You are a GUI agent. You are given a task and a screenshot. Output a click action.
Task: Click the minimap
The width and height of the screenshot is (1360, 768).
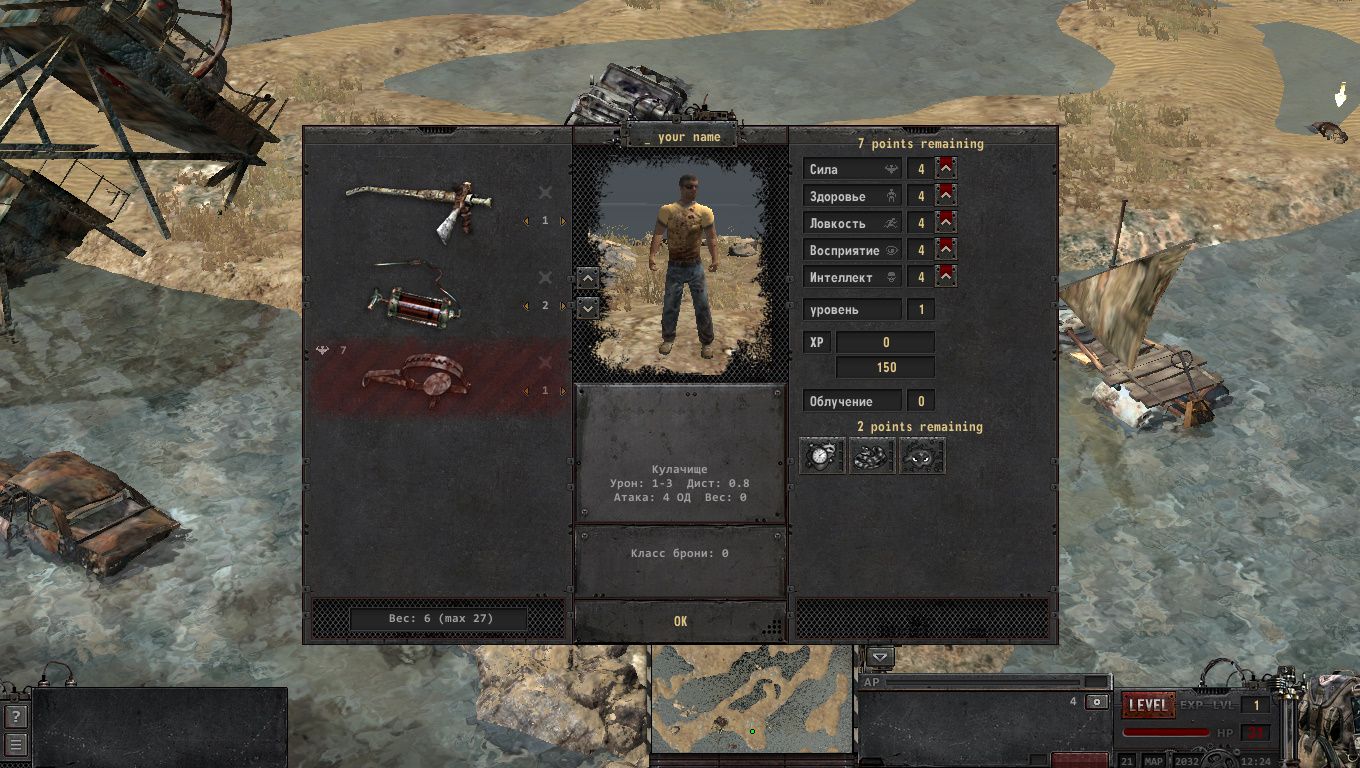pyautogui.click(x=752, y=700)
